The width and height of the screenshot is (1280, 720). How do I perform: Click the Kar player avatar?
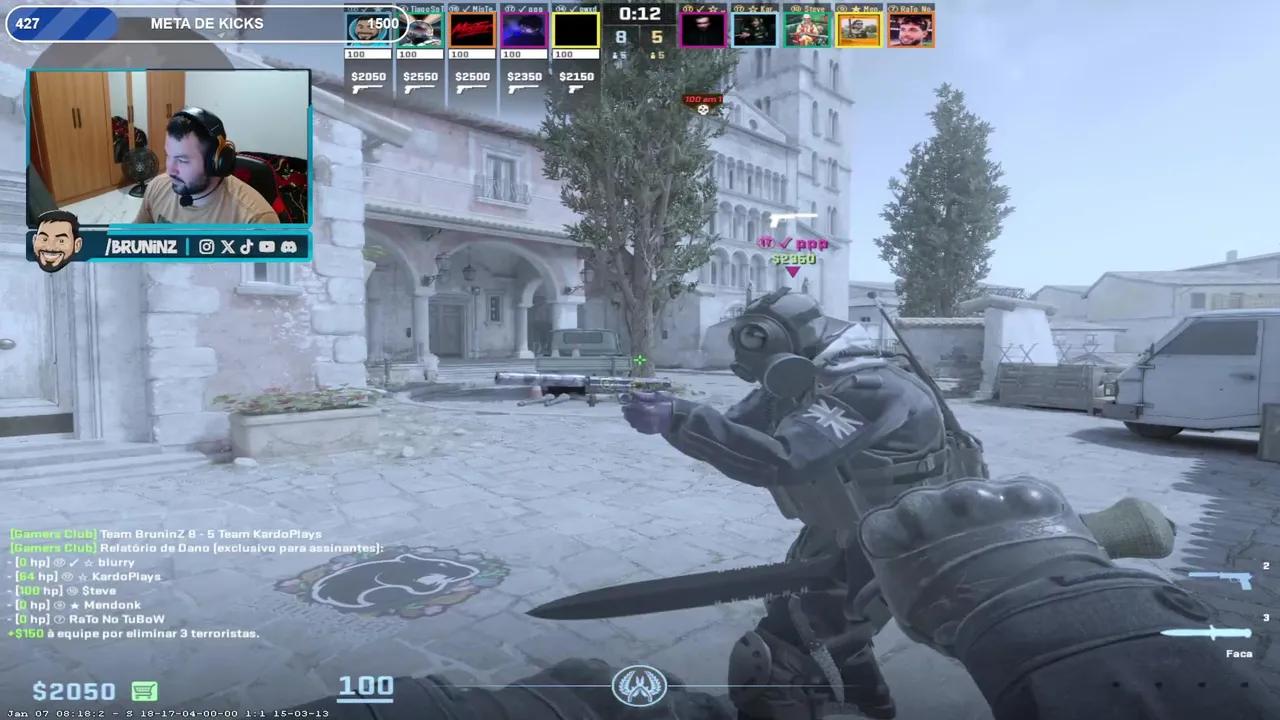point(755,30)
